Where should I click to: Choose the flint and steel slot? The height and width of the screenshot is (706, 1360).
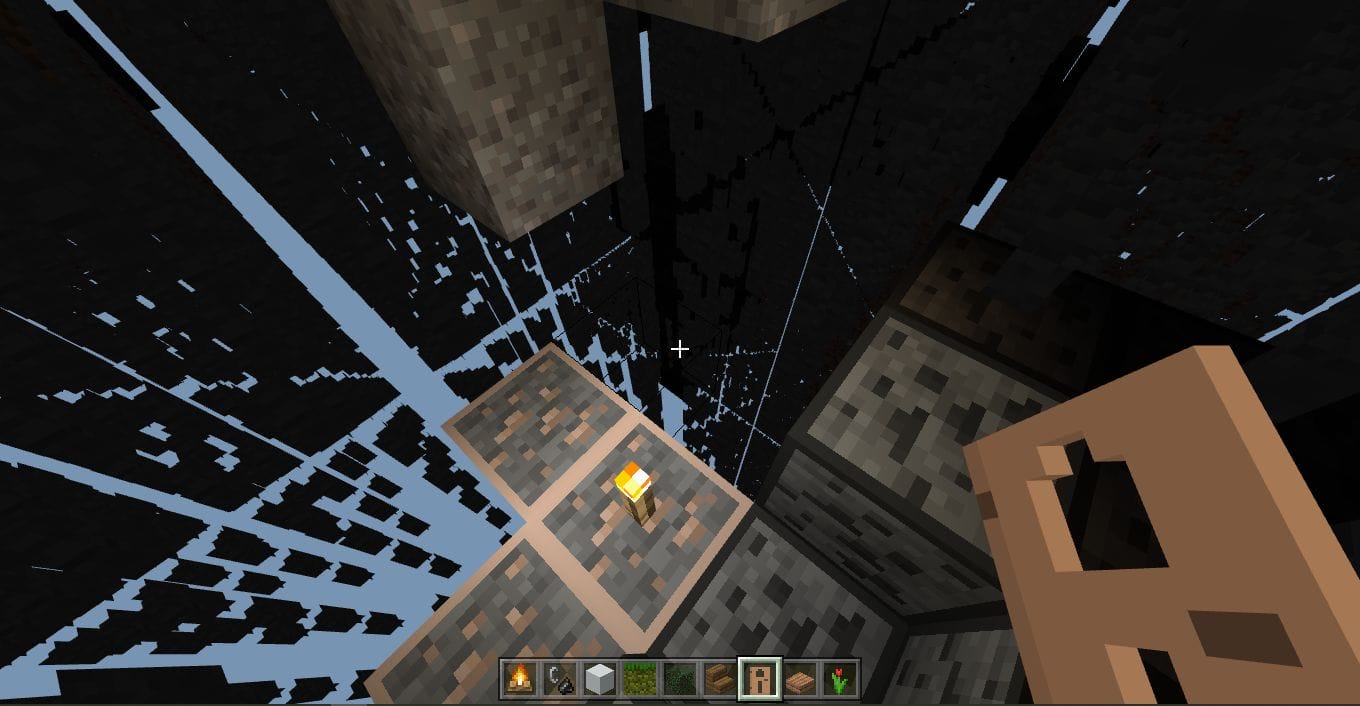coord(558,678)
